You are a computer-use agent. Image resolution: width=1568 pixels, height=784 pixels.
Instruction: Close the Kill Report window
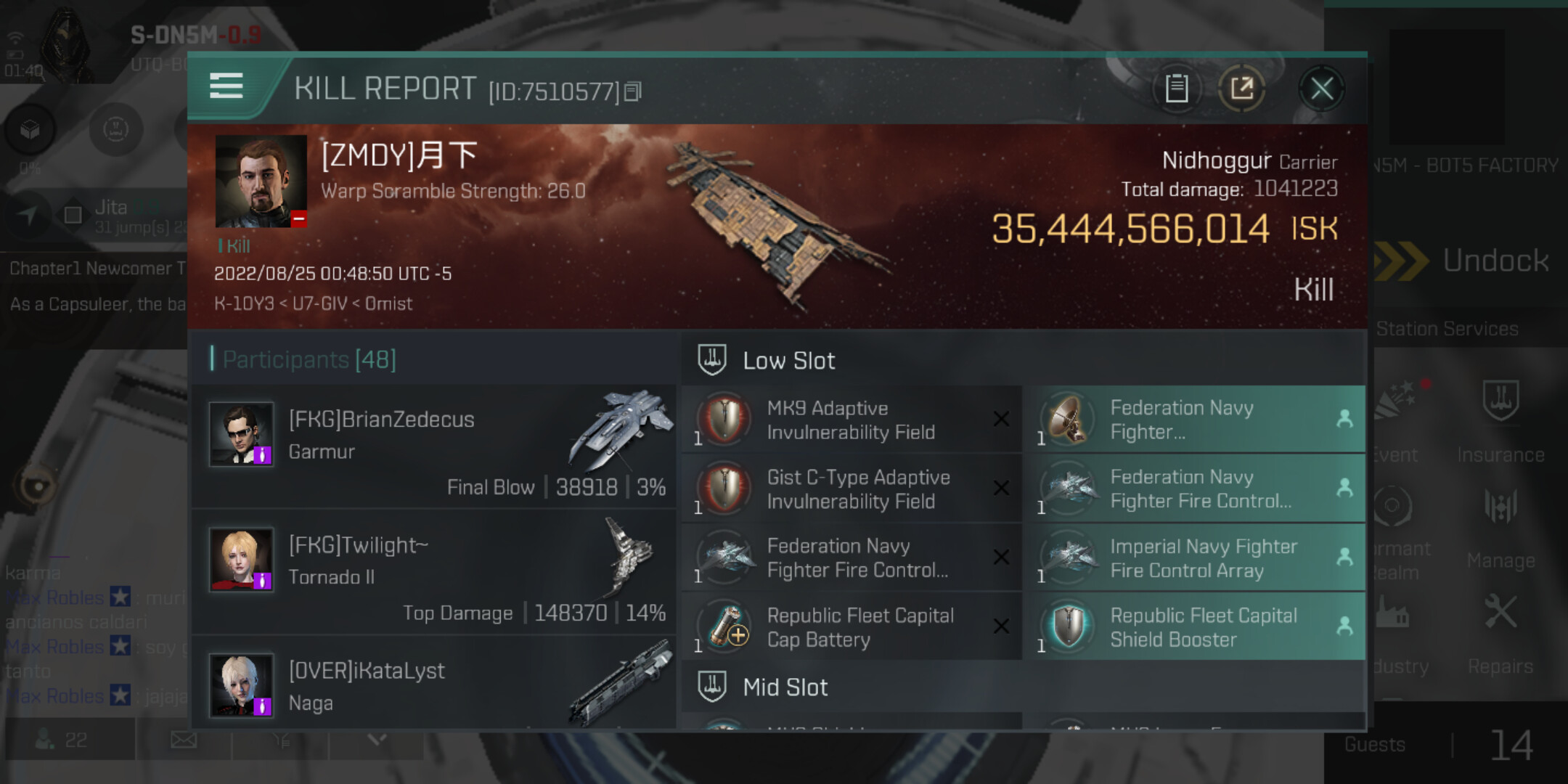tap(1321, 89)
